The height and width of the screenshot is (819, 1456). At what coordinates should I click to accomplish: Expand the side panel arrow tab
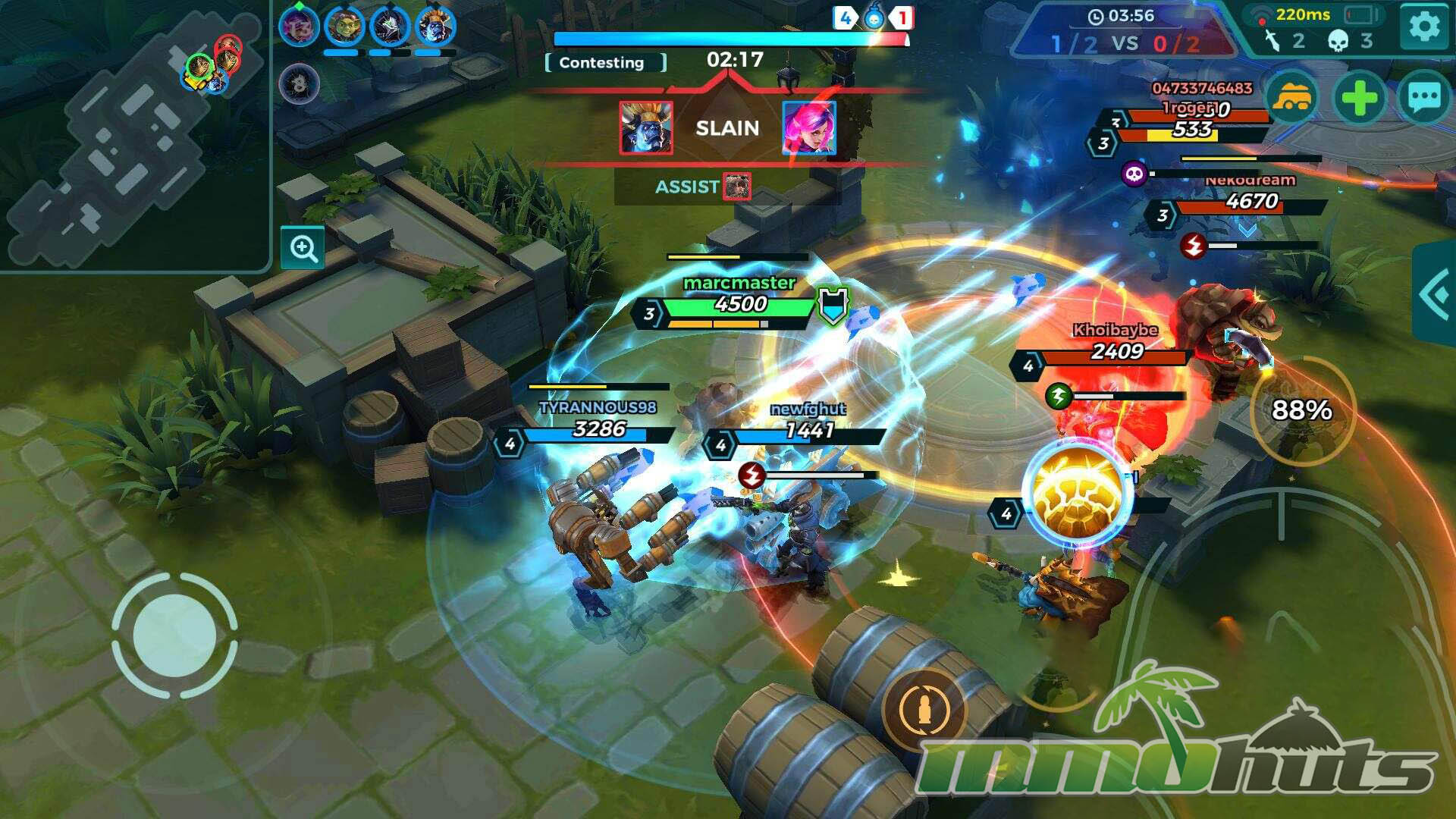coord(1435,294)
